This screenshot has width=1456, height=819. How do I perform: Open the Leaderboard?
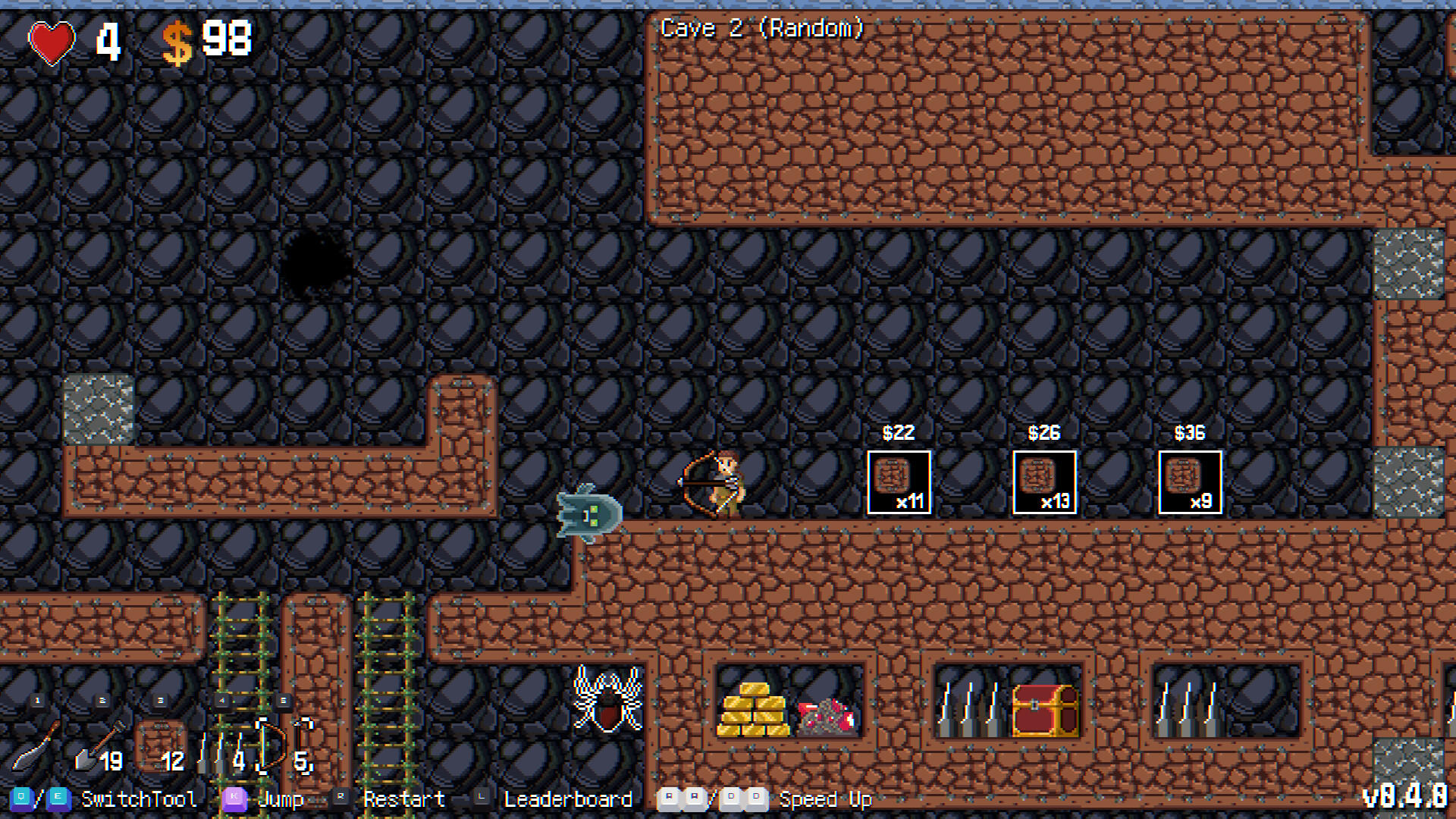pos(569,799)
